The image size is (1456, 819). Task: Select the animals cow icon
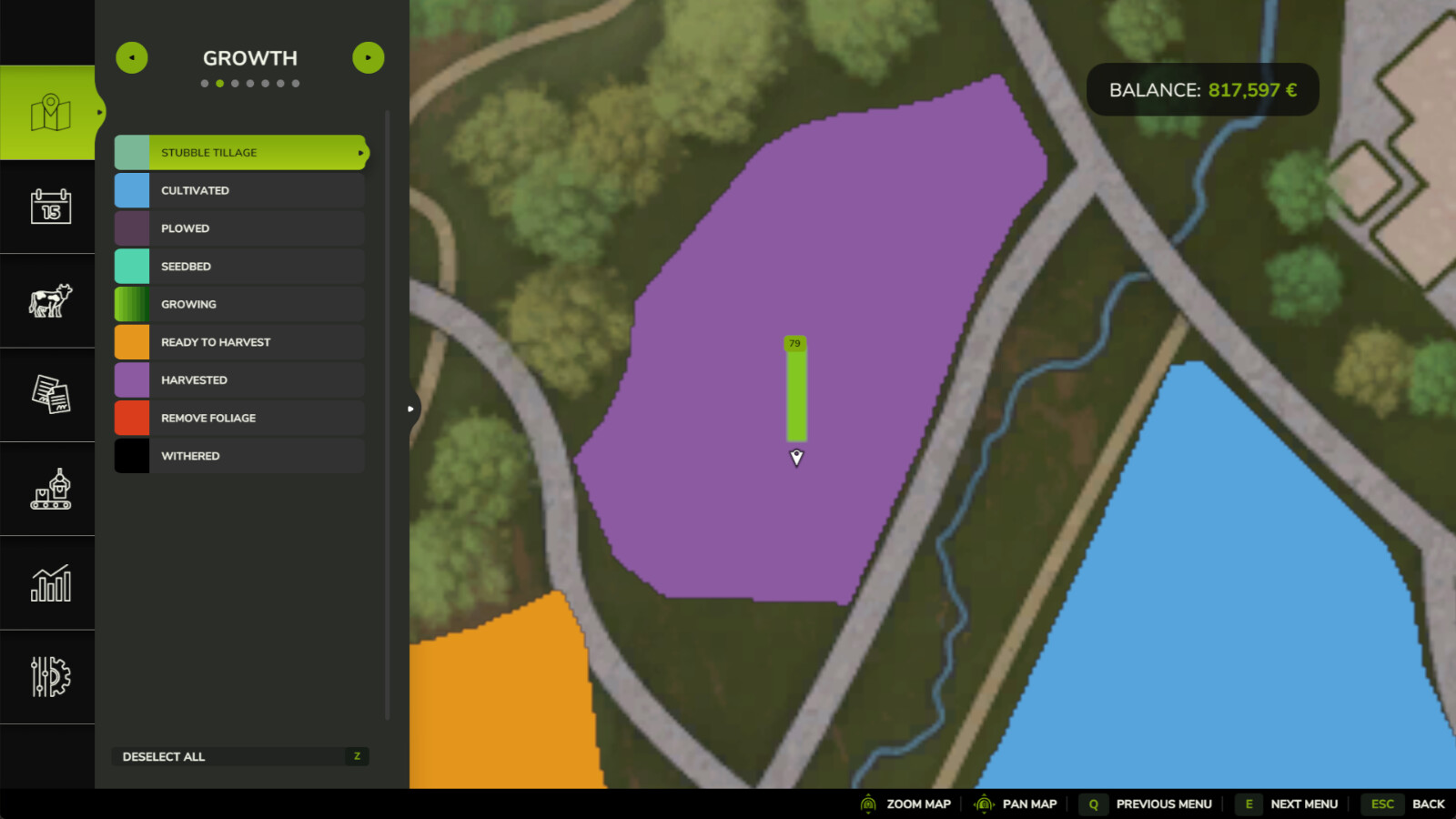50,300
